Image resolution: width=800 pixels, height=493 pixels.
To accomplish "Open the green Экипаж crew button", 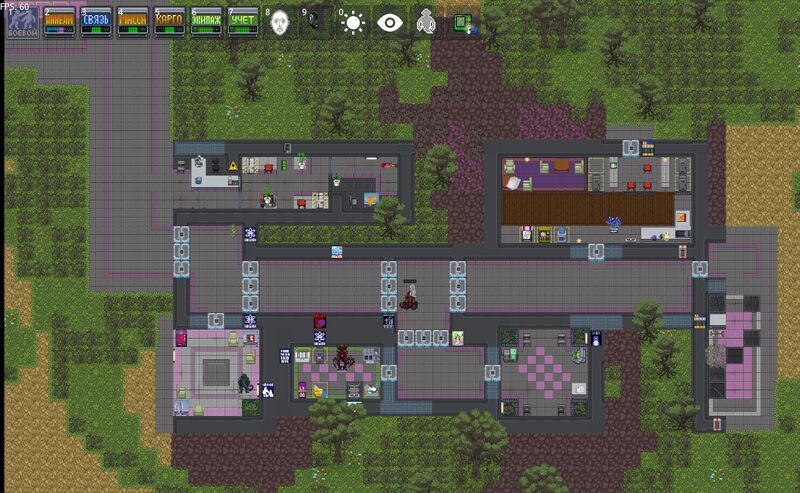I will pos(207,22).
